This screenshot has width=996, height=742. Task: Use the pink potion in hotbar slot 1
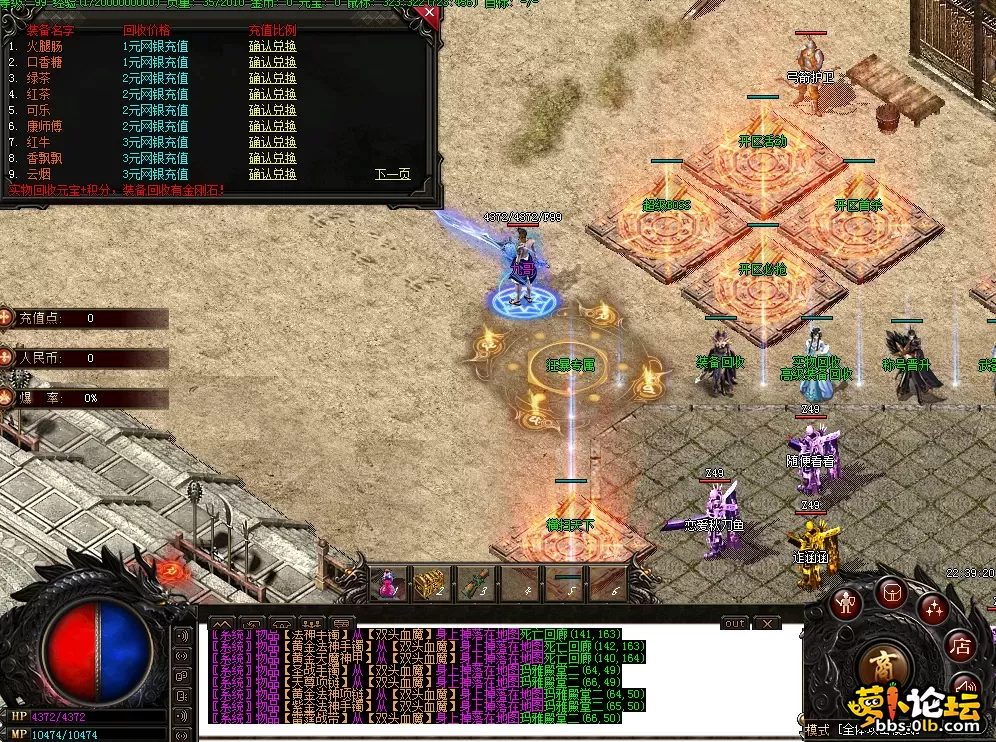click(x=388, y=584)
